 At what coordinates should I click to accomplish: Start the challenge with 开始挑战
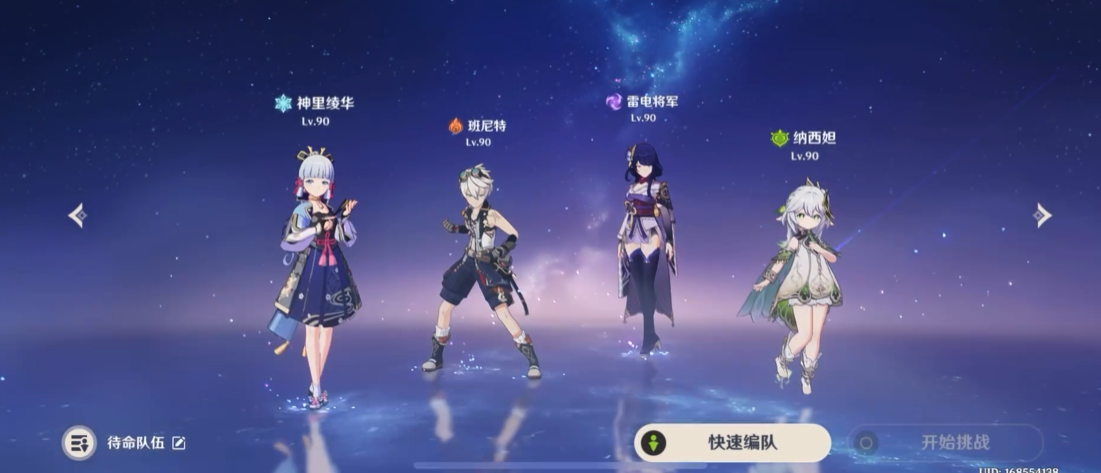coord(945,442)
